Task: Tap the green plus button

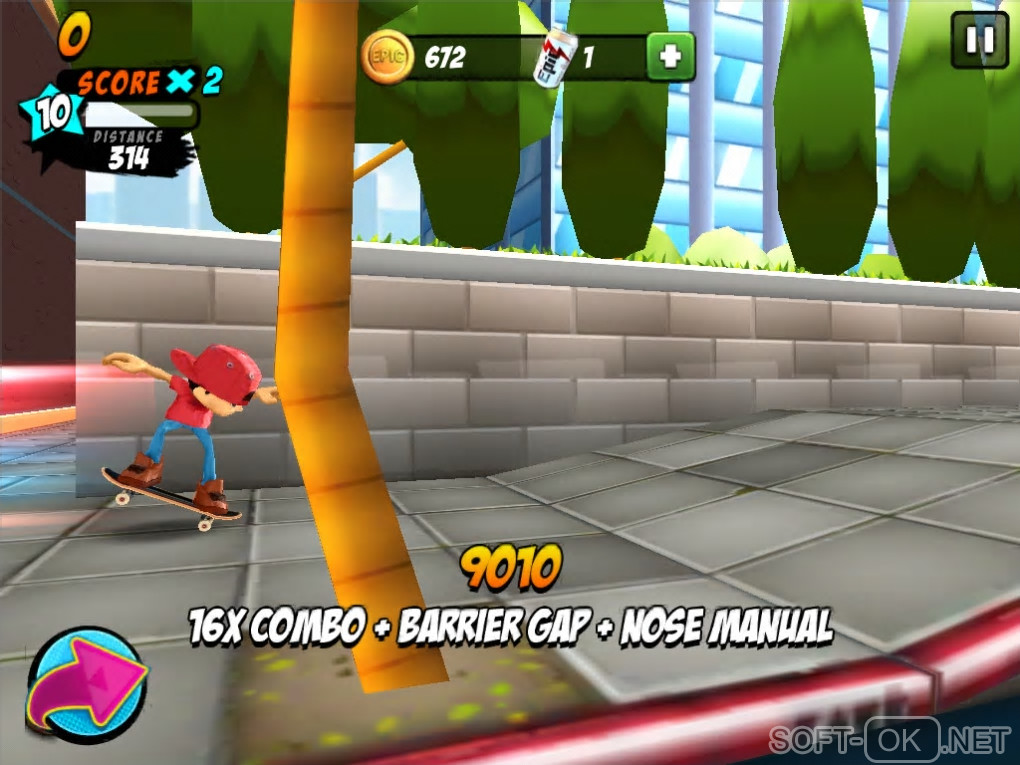Action: click(x=670, y=57)
